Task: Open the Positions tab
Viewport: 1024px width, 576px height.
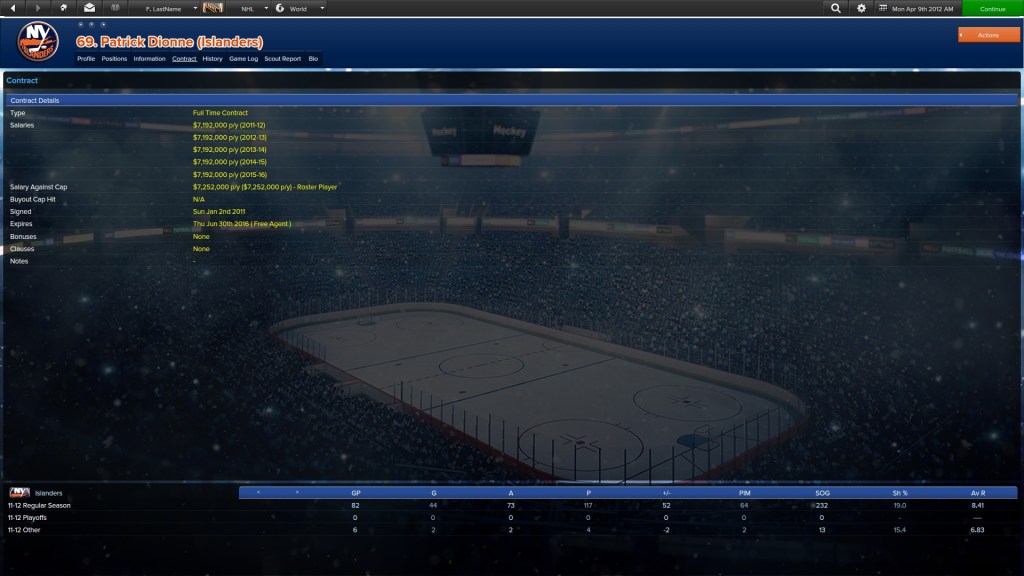Action: (114, 59)
